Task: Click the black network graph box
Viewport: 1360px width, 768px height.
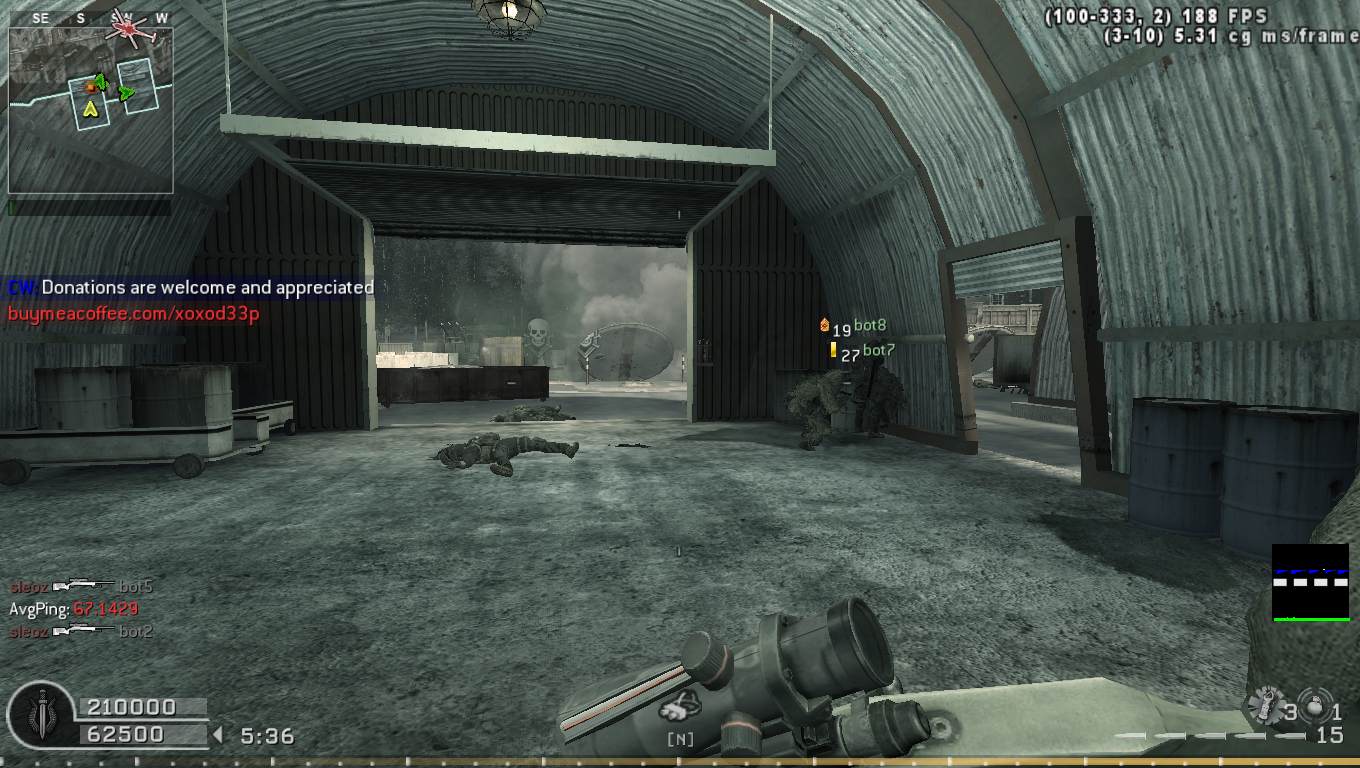Action: tap(1310, 582)
